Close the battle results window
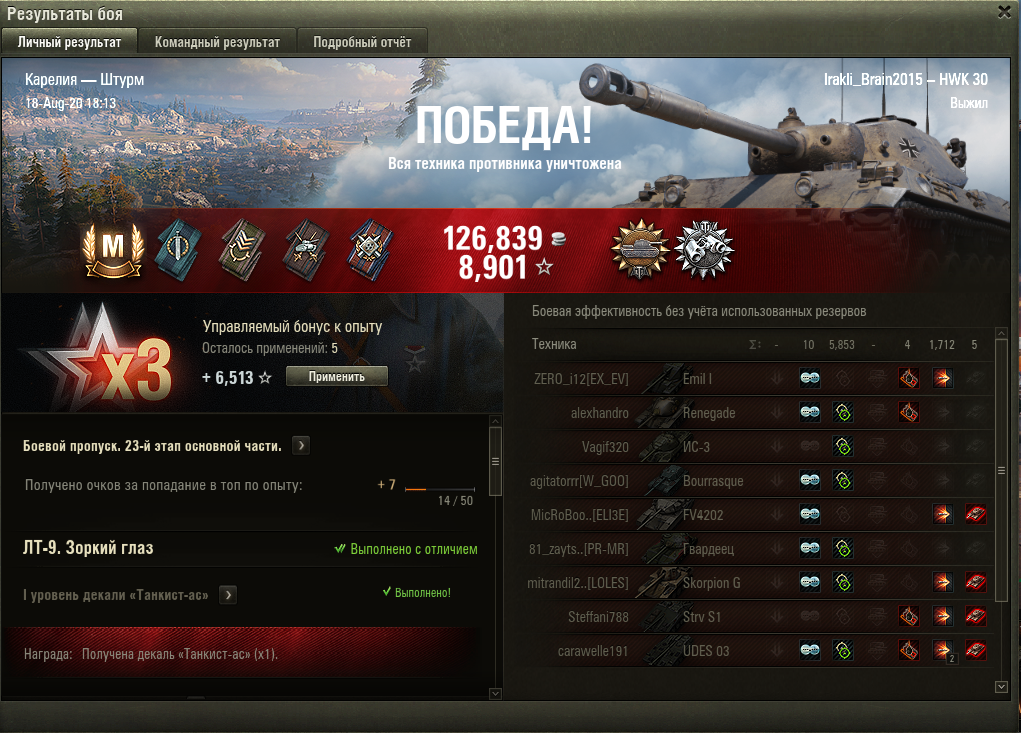Image resolution: width=1021 pixels, height=733 pixels. tap(1004, 11)
